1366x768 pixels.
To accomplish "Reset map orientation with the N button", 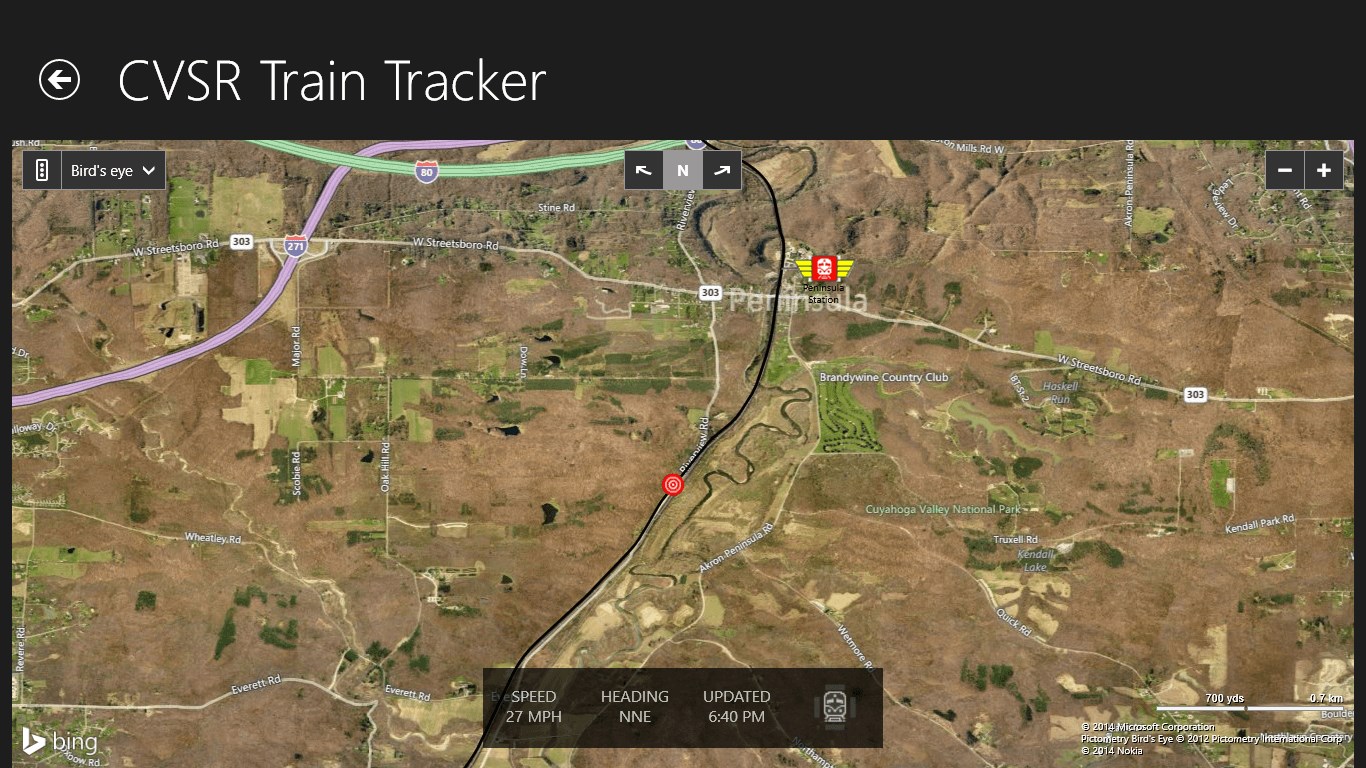I will 683,171.
